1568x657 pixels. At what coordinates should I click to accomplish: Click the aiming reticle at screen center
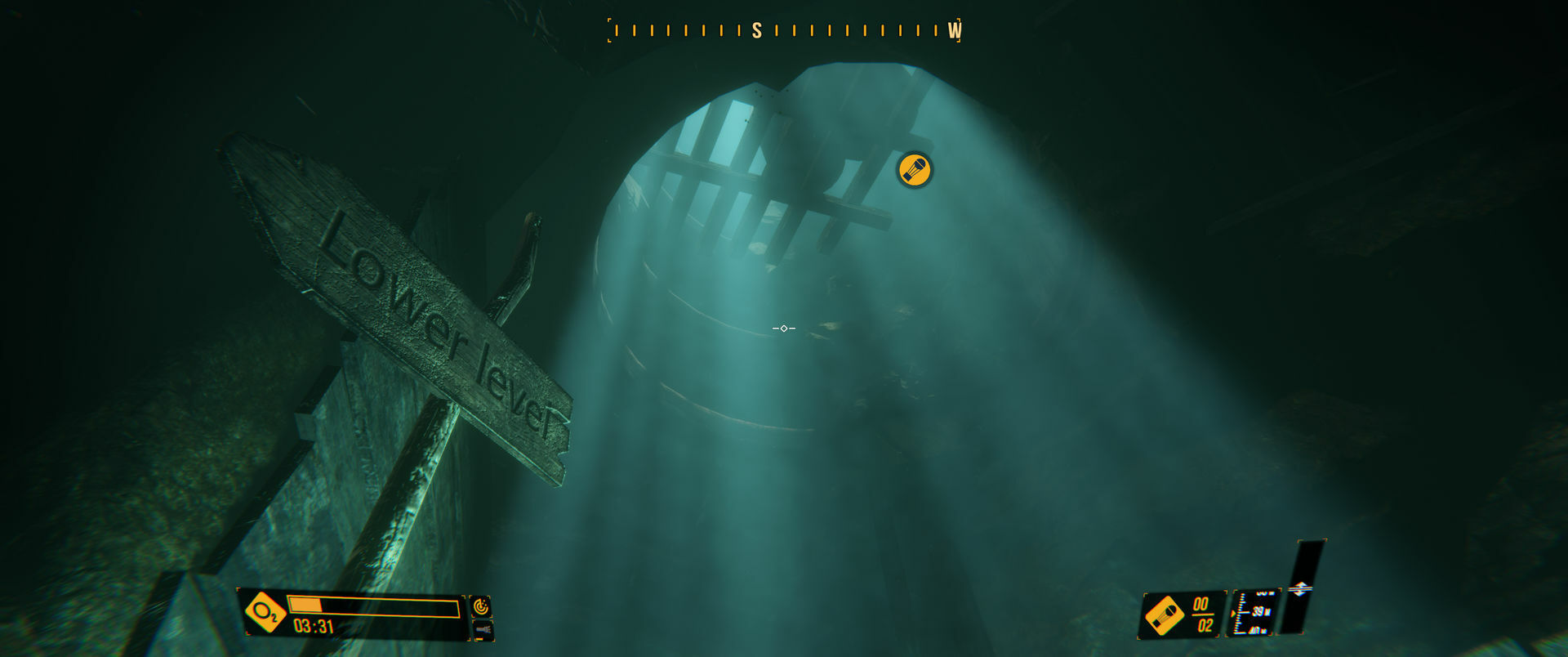783,328
